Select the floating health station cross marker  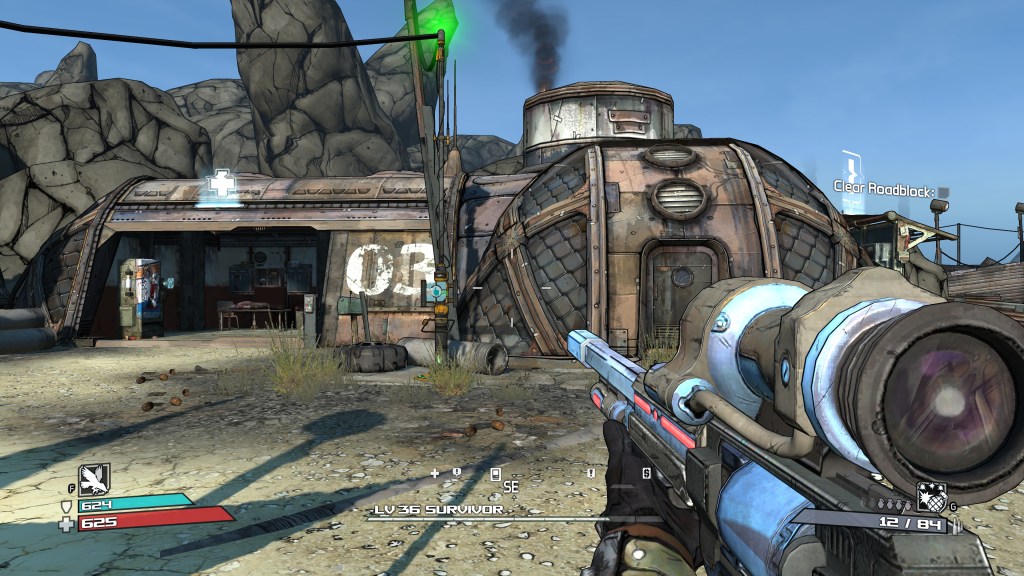(219, 185)
